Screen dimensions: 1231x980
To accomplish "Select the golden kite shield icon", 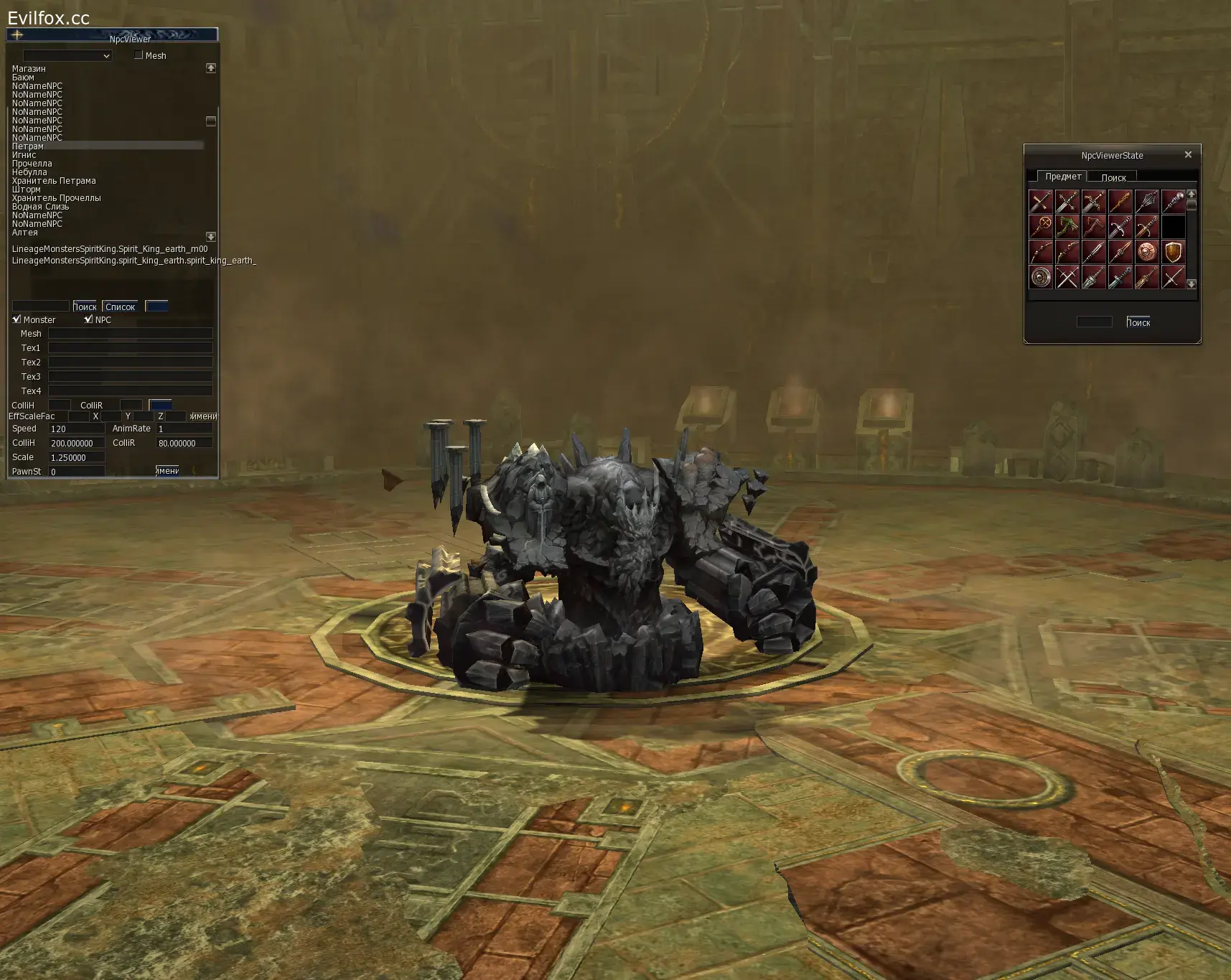I will coord(1174,251).
